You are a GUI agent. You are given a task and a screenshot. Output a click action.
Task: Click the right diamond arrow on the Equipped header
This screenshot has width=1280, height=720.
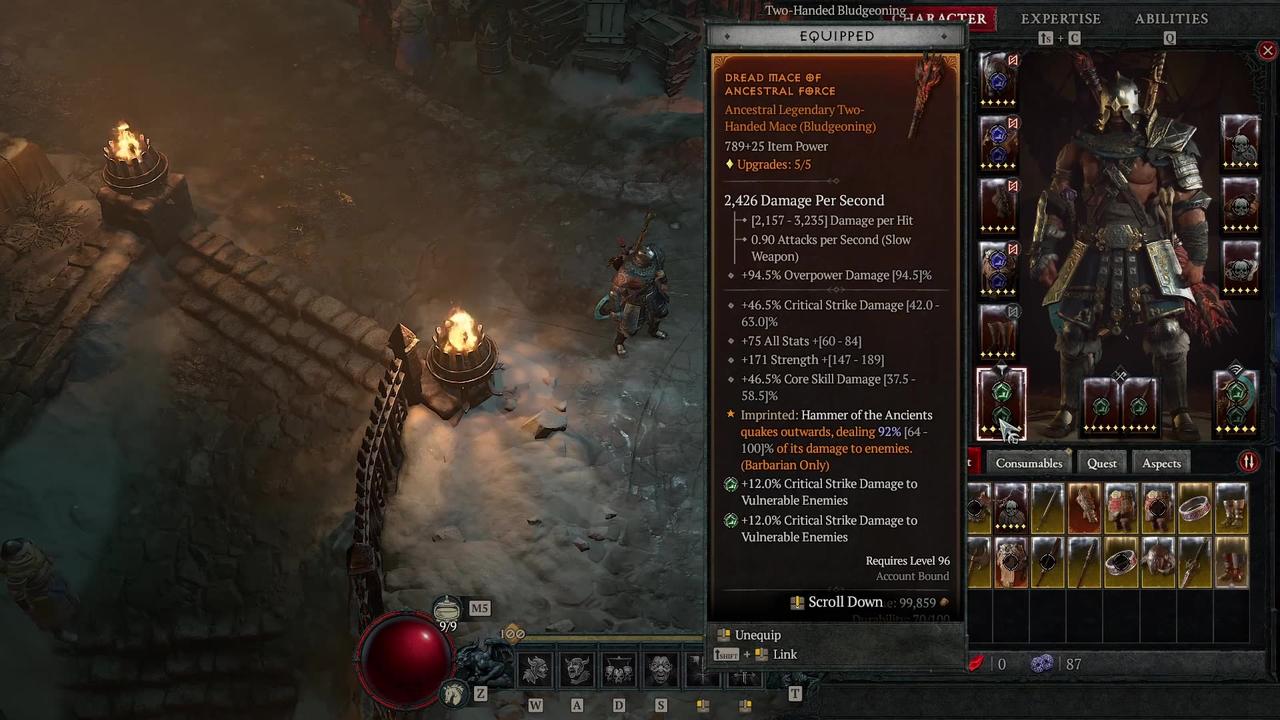[944, 36]
